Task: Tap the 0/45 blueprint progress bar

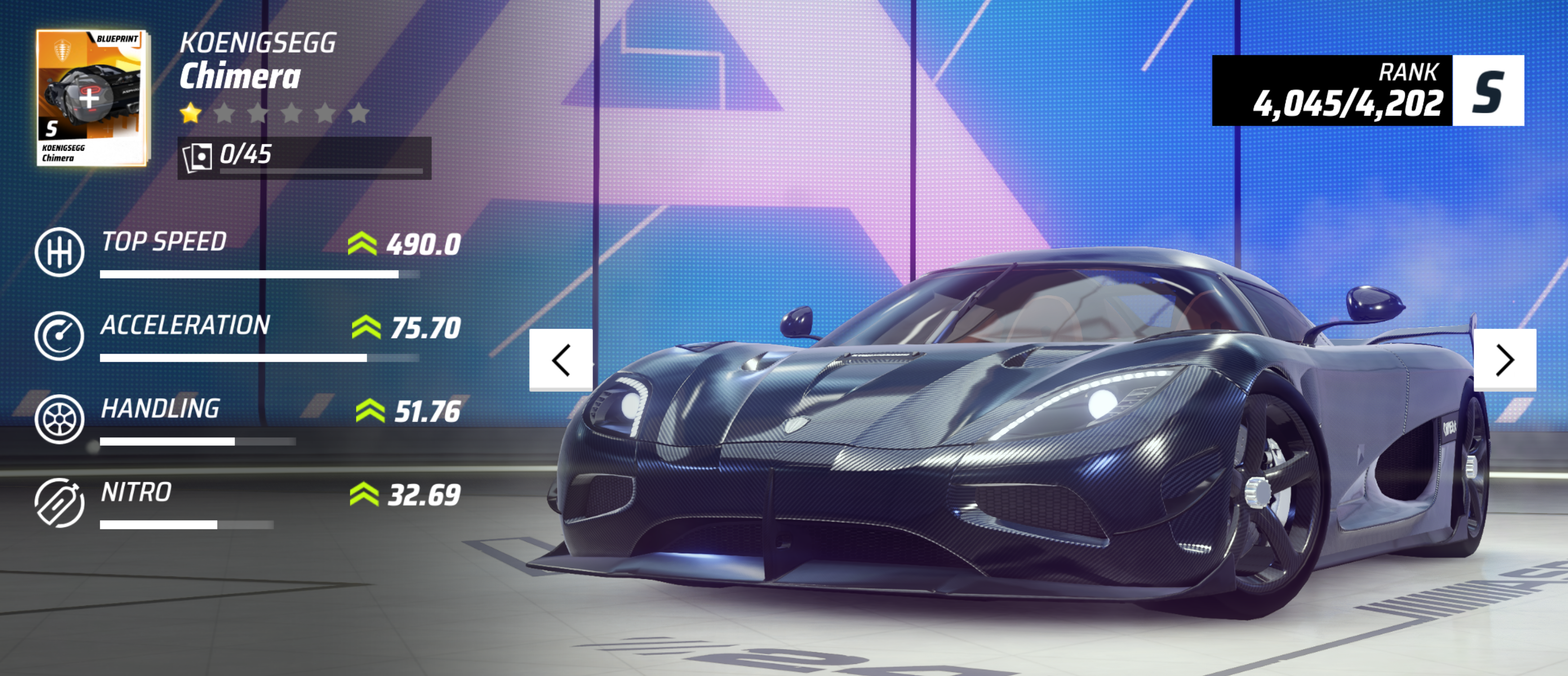Action: pos(304,158)
